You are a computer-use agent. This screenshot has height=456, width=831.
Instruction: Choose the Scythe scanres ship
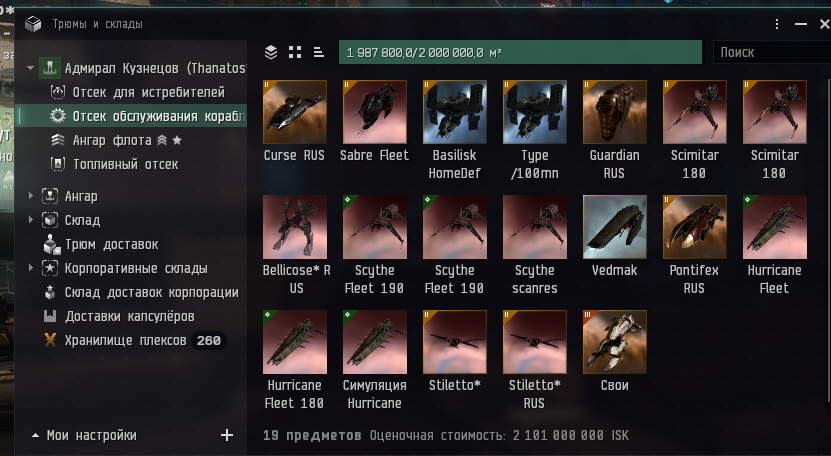pyautogui.click(x=534, y=227)
